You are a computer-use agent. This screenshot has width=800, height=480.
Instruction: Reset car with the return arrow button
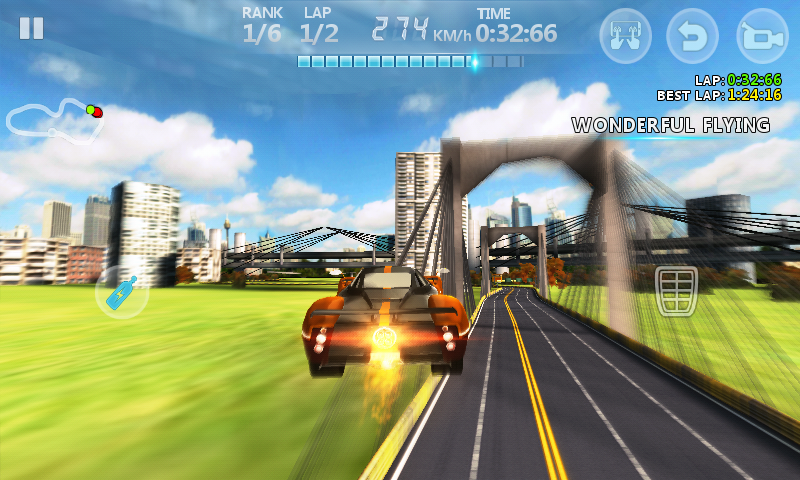(x=693, y=37)
